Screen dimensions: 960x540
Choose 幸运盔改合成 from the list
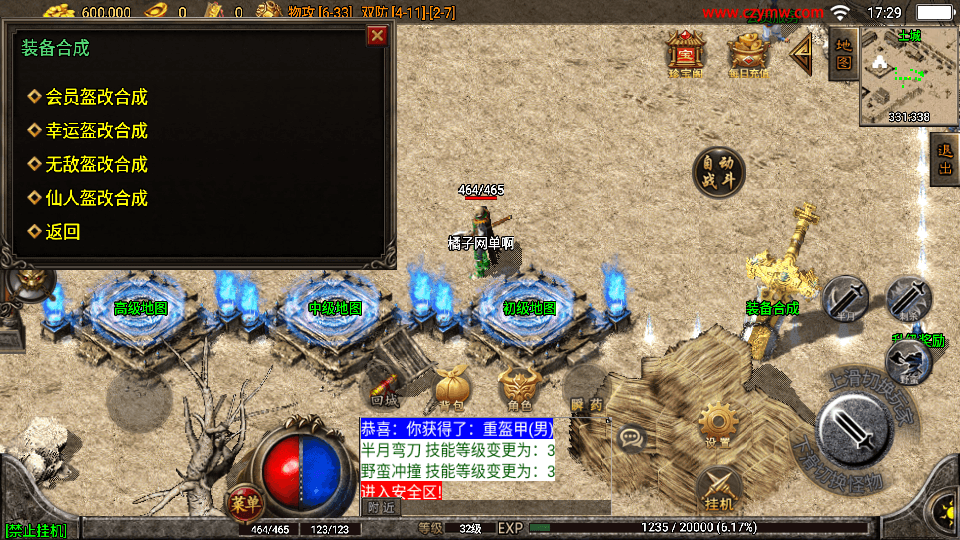coord(97,130)
